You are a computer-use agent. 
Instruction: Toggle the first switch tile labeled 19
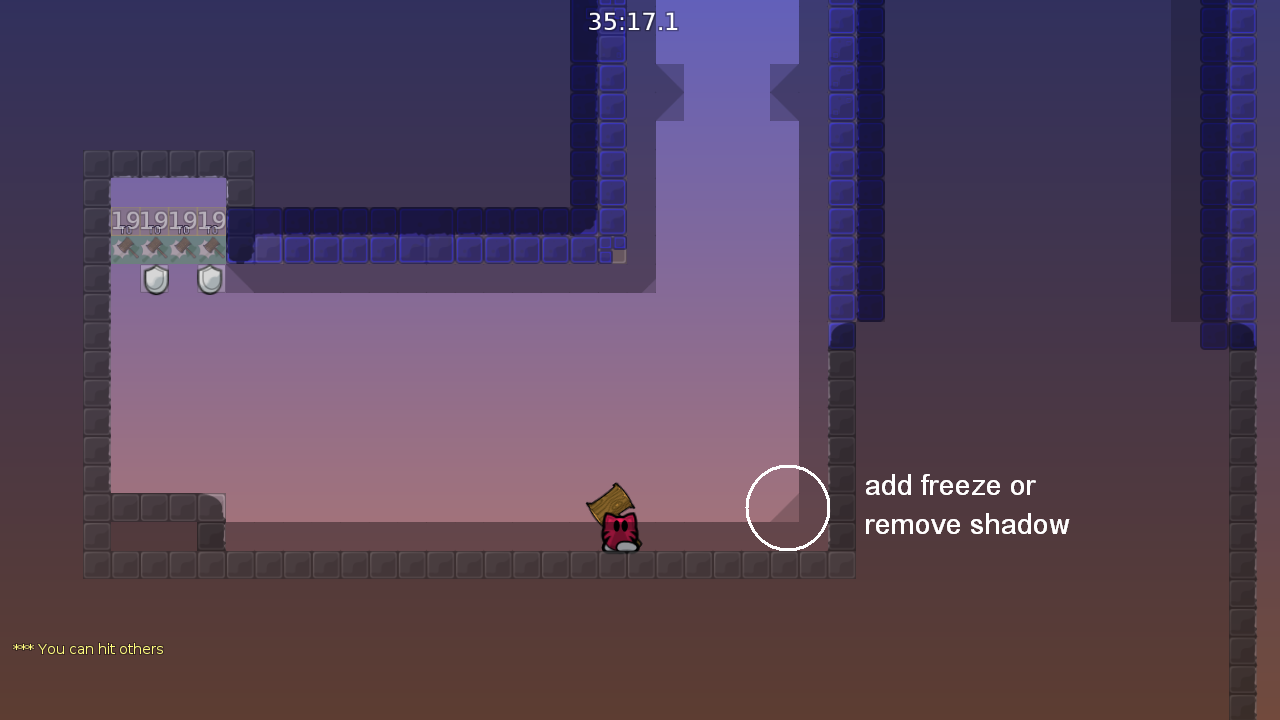(x=125, y=222)
